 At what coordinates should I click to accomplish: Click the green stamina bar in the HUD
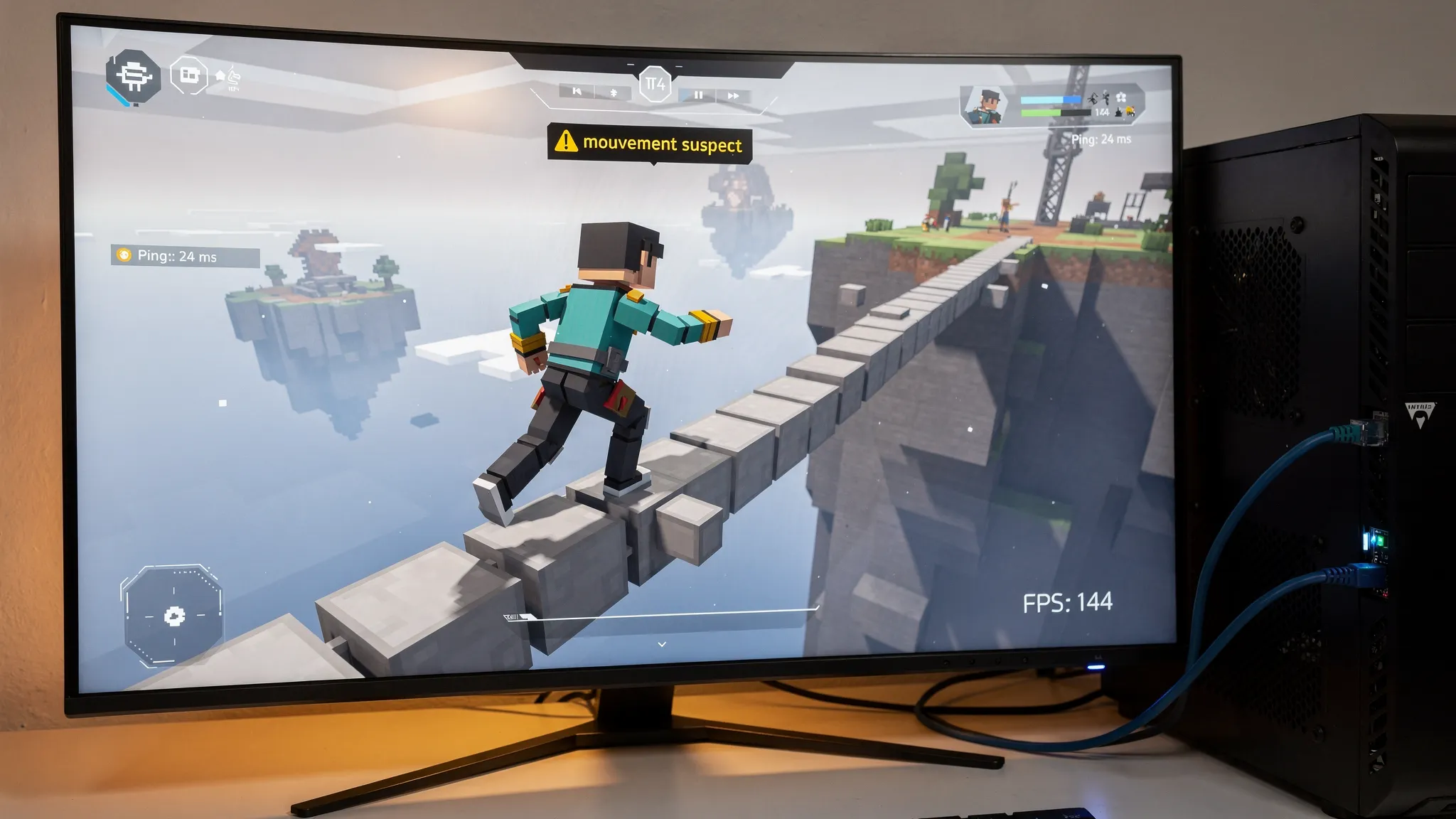click(1041, 114)
